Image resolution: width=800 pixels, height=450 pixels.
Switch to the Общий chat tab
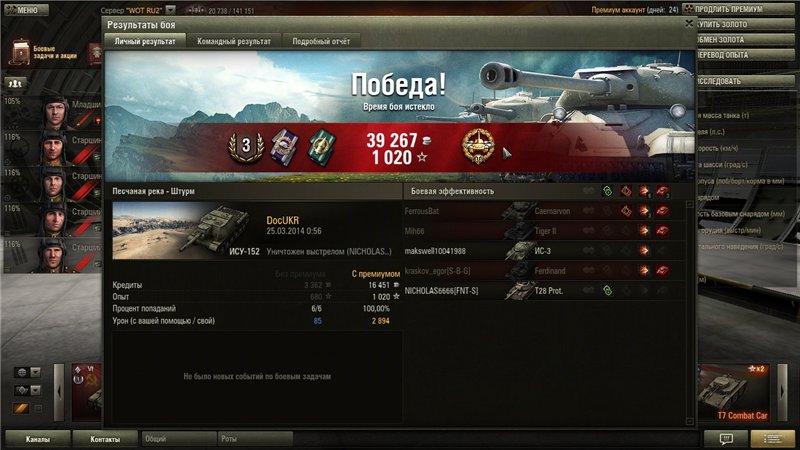tap(178, 439)
